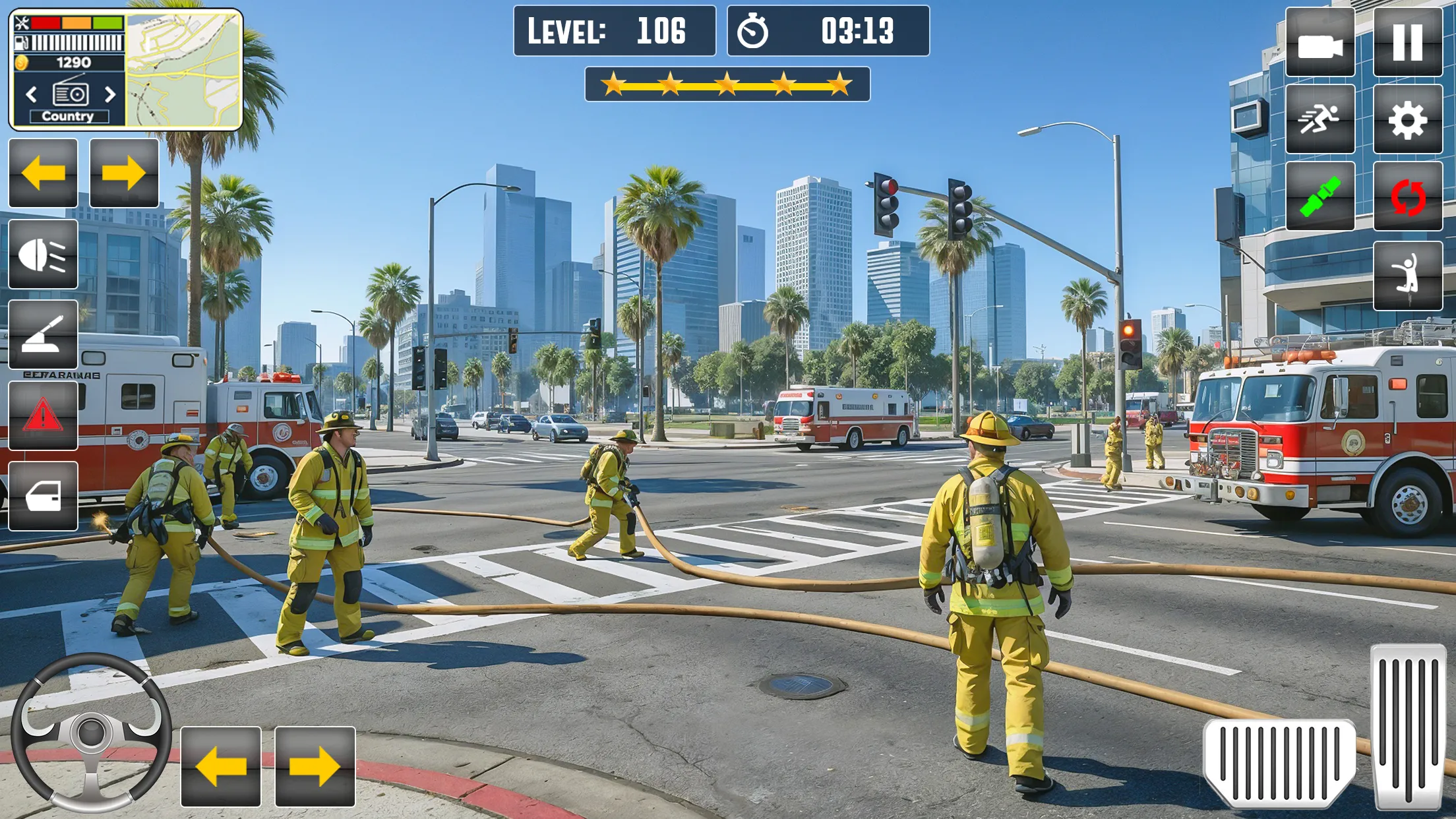Go to previous radio station with left chevron

click(x=32, y=93)
